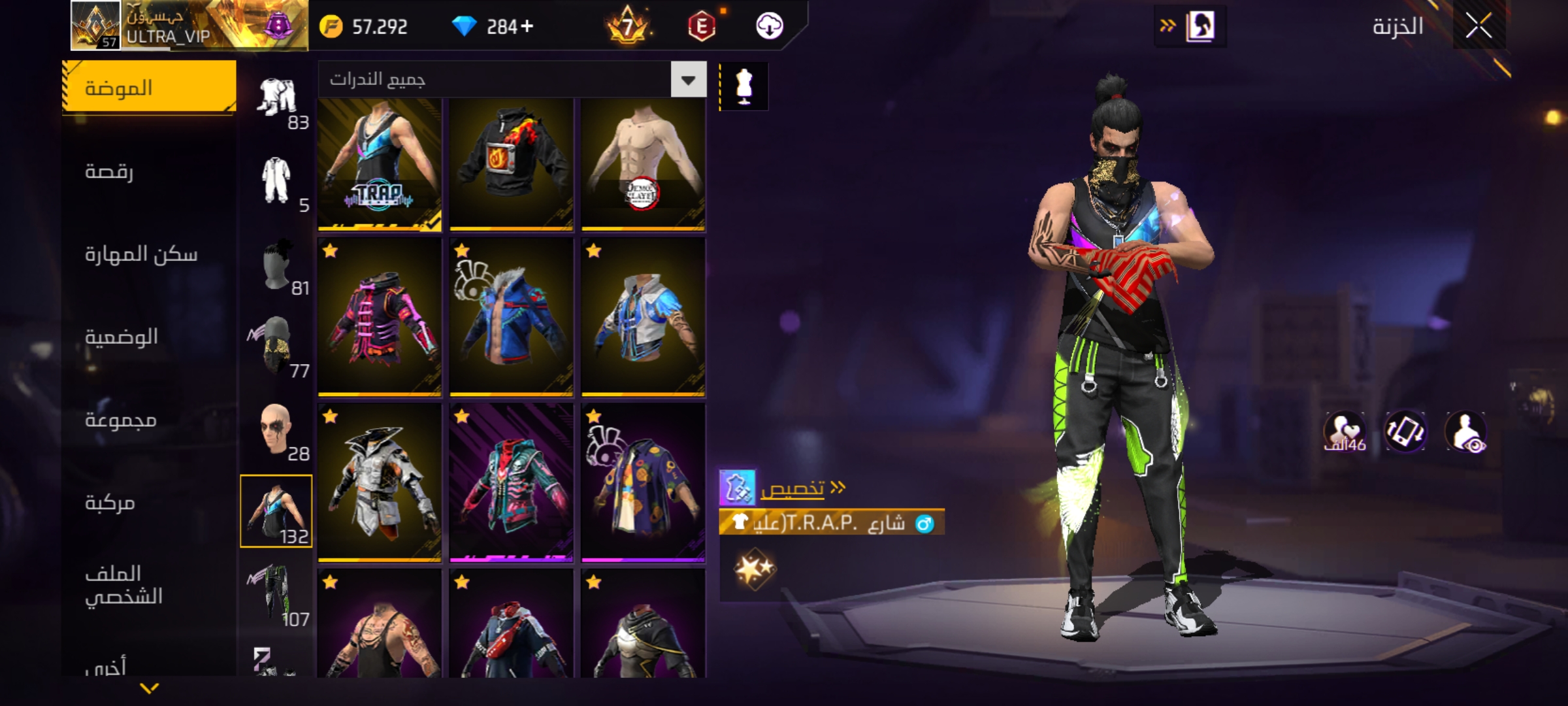1568x706 pixels.
Task: Select the الموضة fashion tab
Action: 149,88
